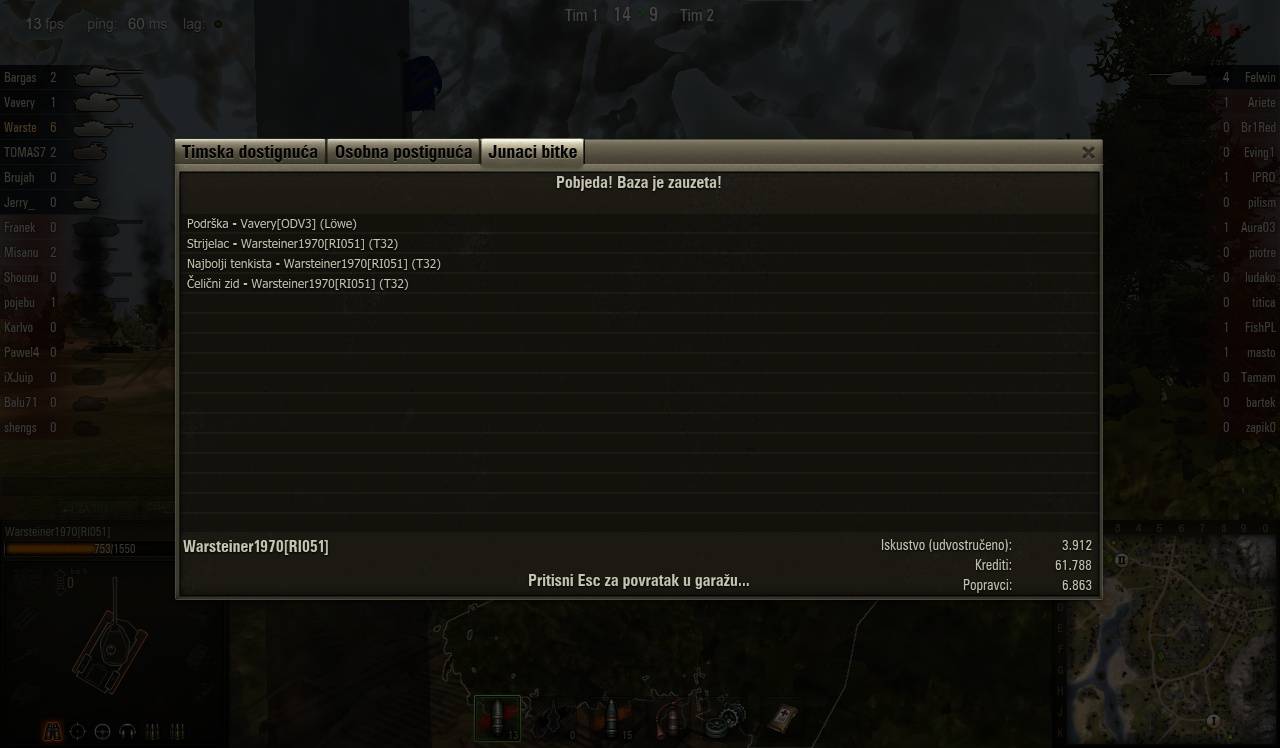
Task: Open the Osobna postignuća tab
Action: click(403, 152)
